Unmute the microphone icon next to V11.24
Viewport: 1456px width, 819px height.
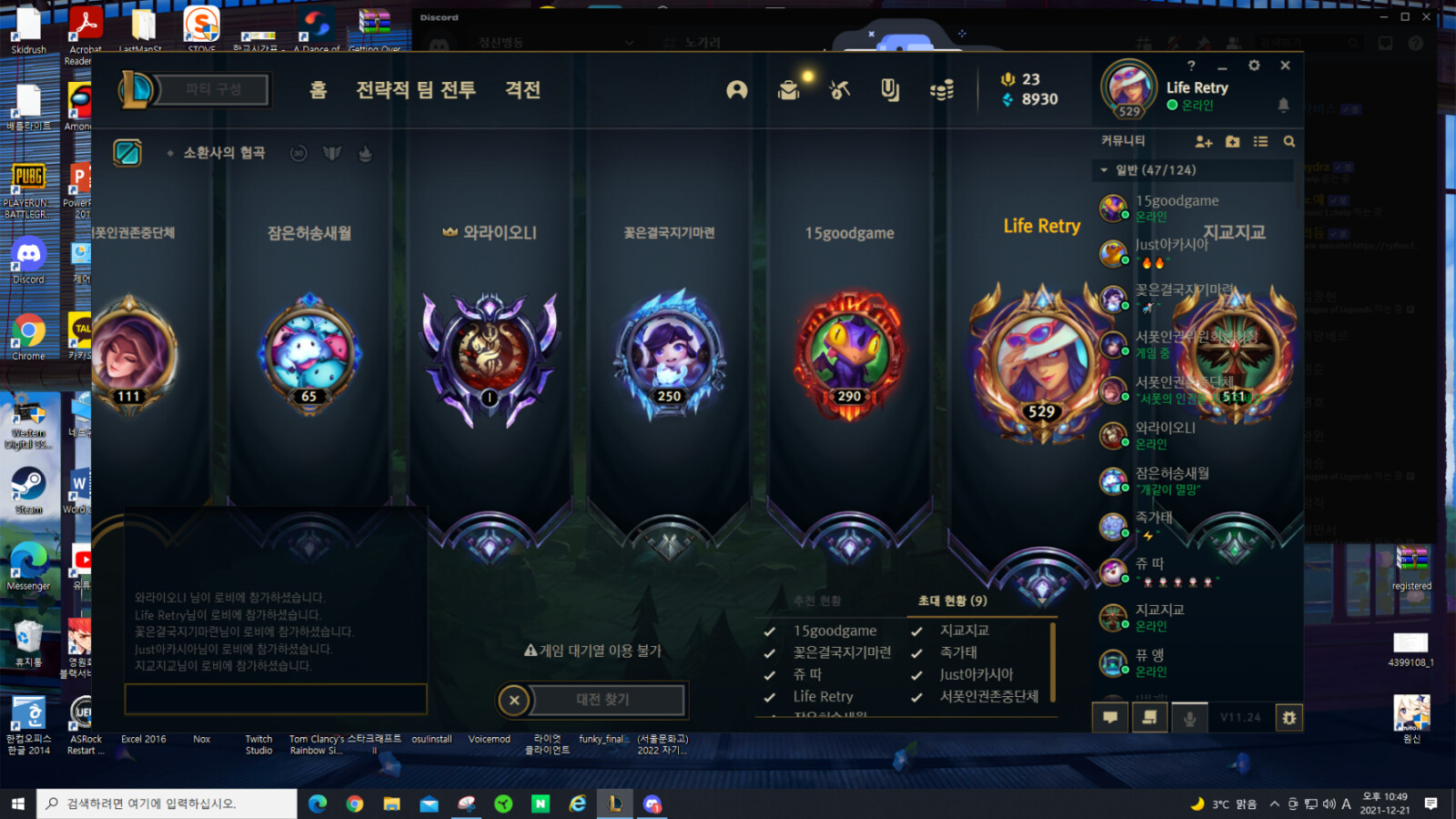click(x=1190, y=718)
